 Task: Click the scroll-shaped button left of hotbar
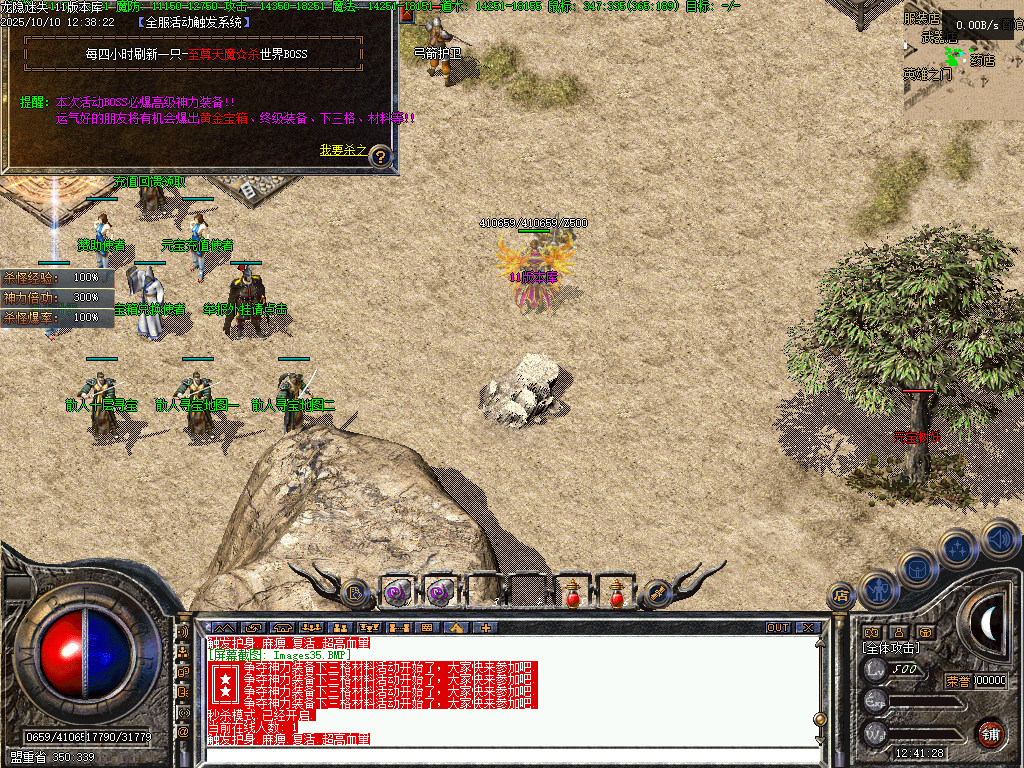coord(355,593)
